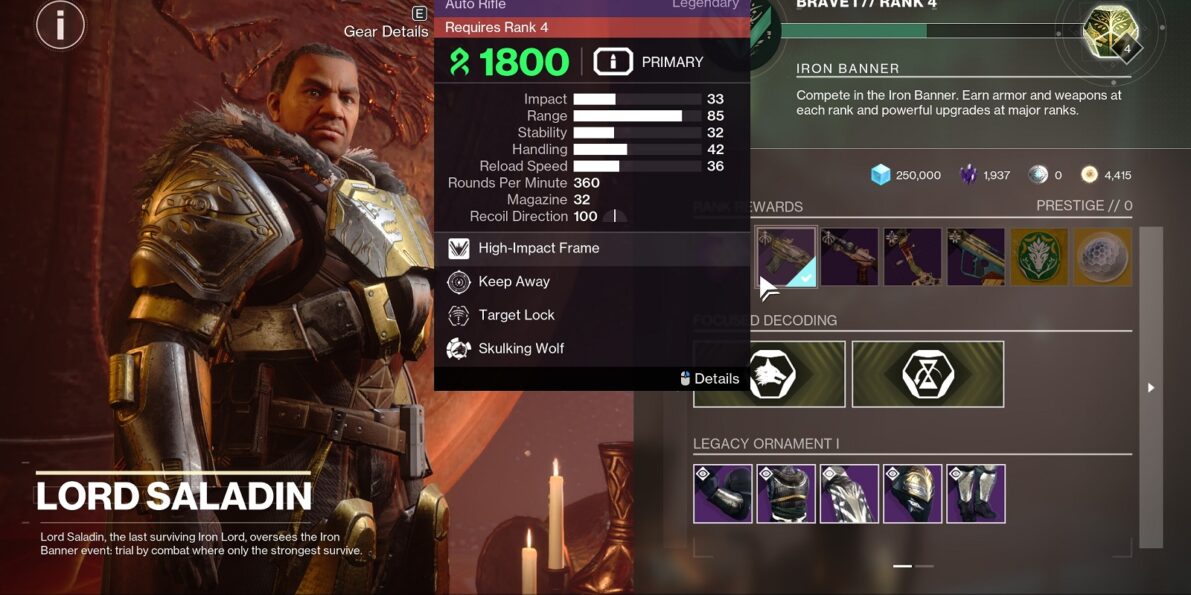Choose the white honeycomb shader reward
The width and height of the screenshot is (1191, 595).
pyautogui.click(x=1103, y=257)
